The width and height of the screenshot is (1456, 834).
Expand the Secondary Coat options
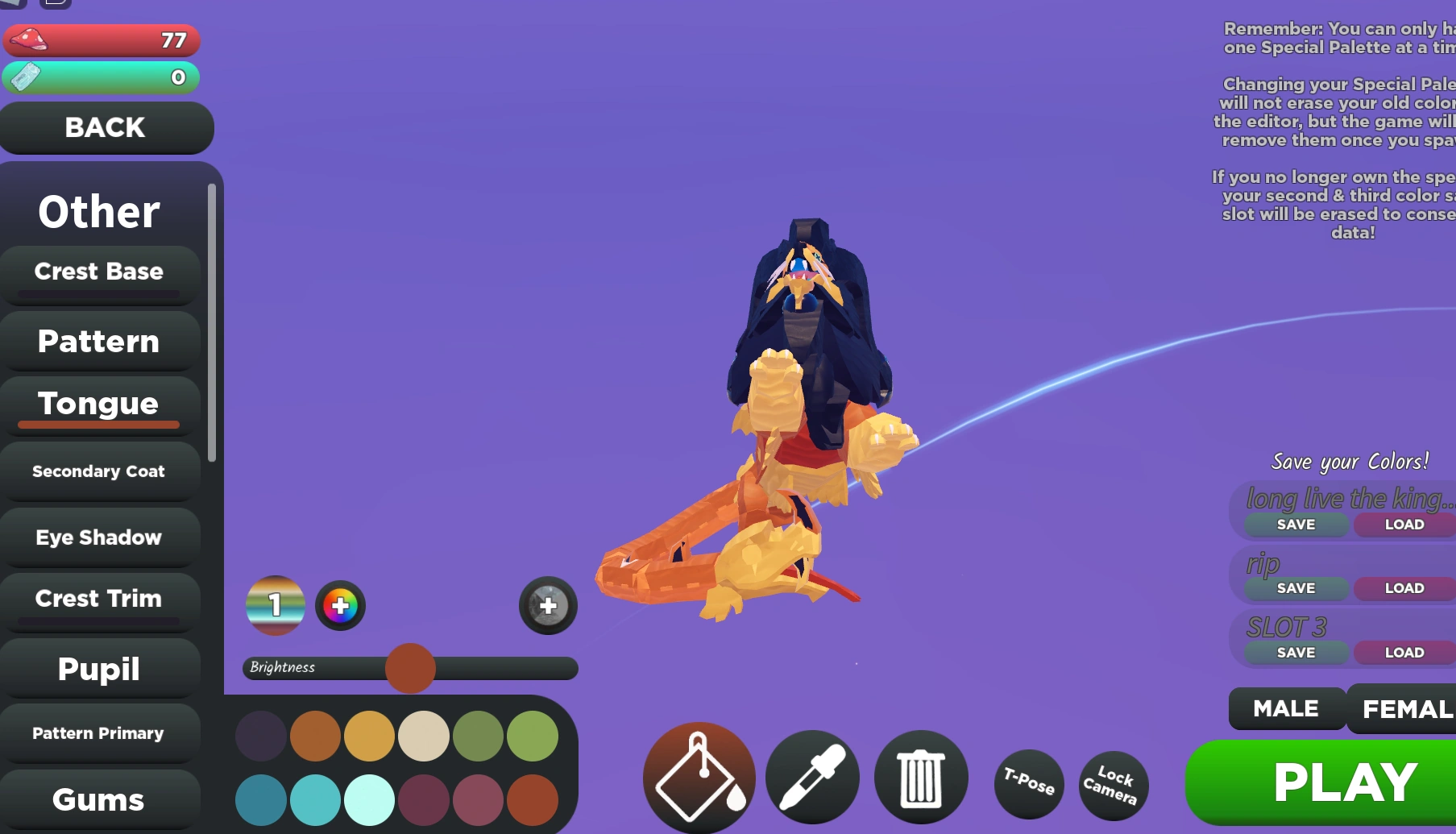[98, 471]
